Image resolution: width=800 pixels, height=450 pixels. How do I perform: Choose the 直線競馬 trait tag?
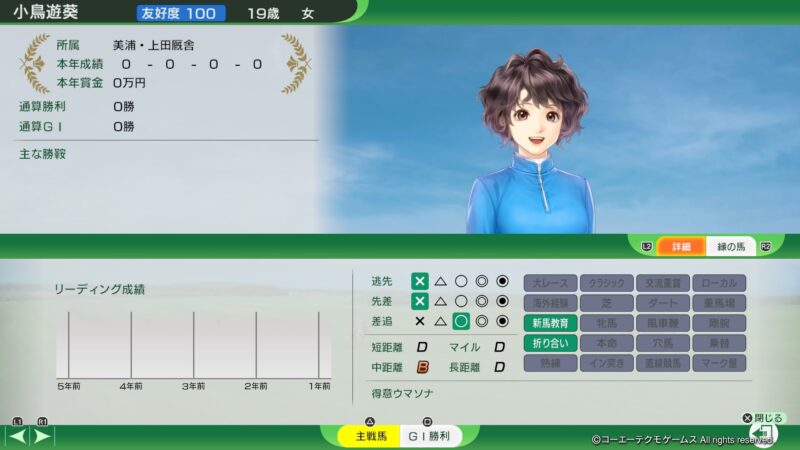pos(662,363)
